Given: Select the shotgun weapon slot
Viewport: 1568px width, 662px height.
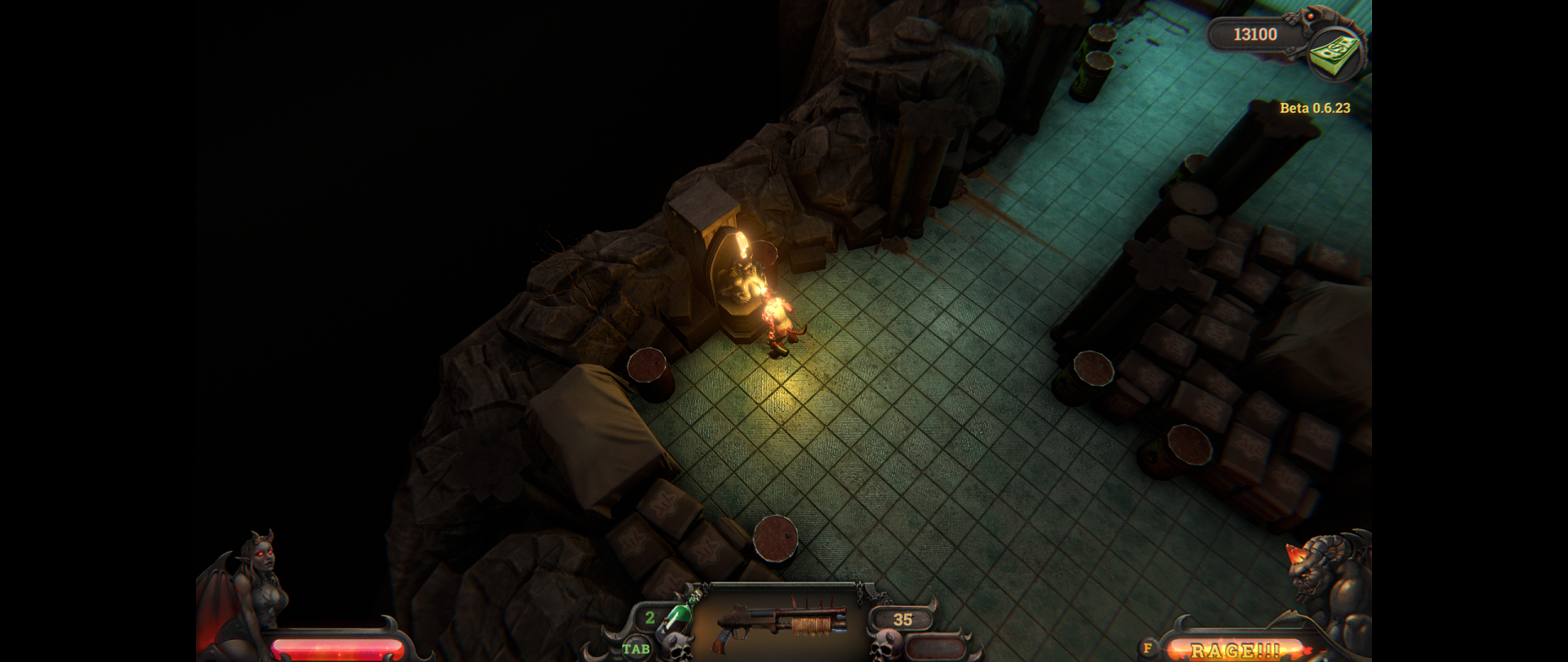Looking at the screenshot, I should (781, 623).
